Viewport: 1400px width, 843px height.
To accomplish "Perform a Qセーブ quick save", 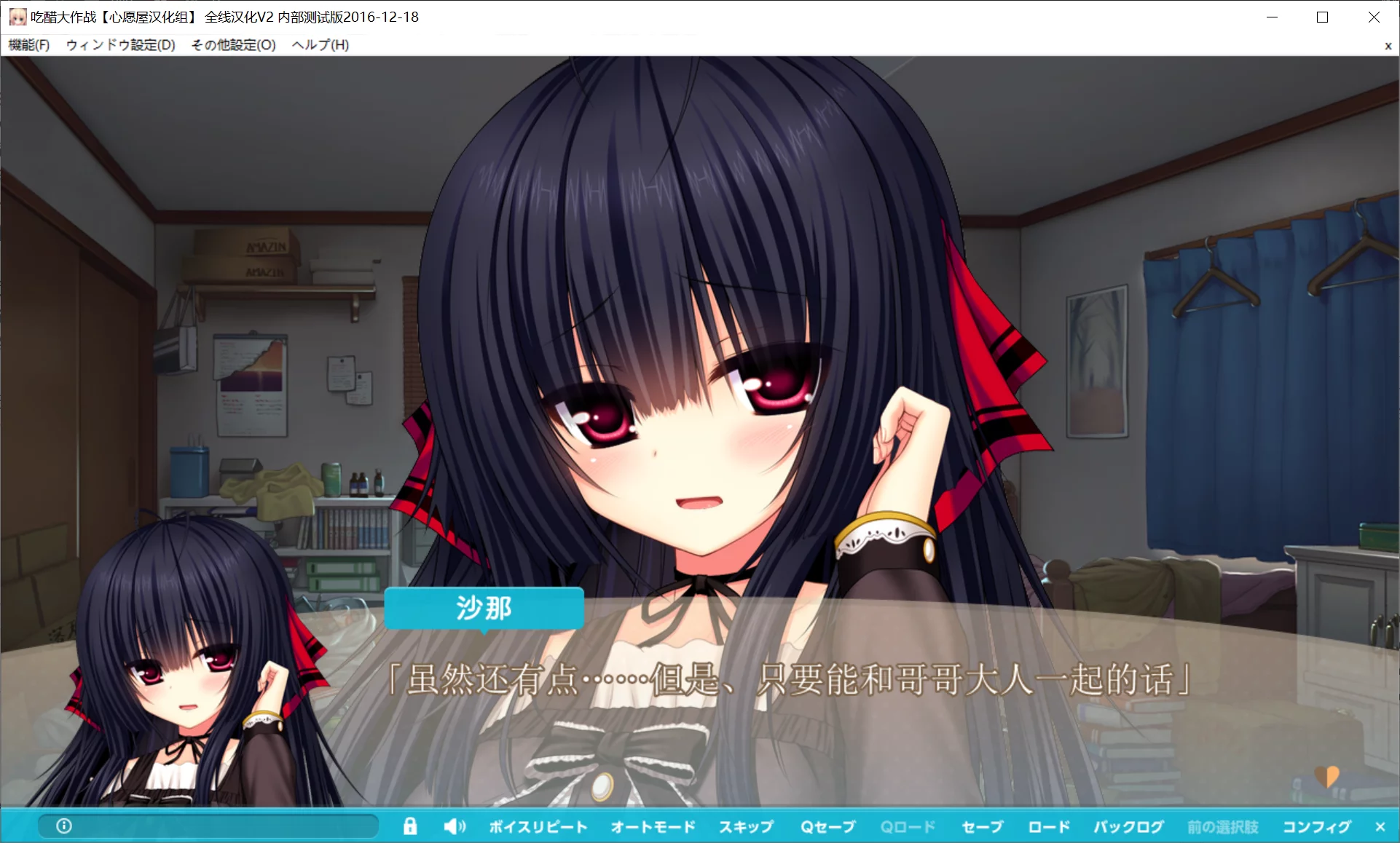I will point(828,826).
